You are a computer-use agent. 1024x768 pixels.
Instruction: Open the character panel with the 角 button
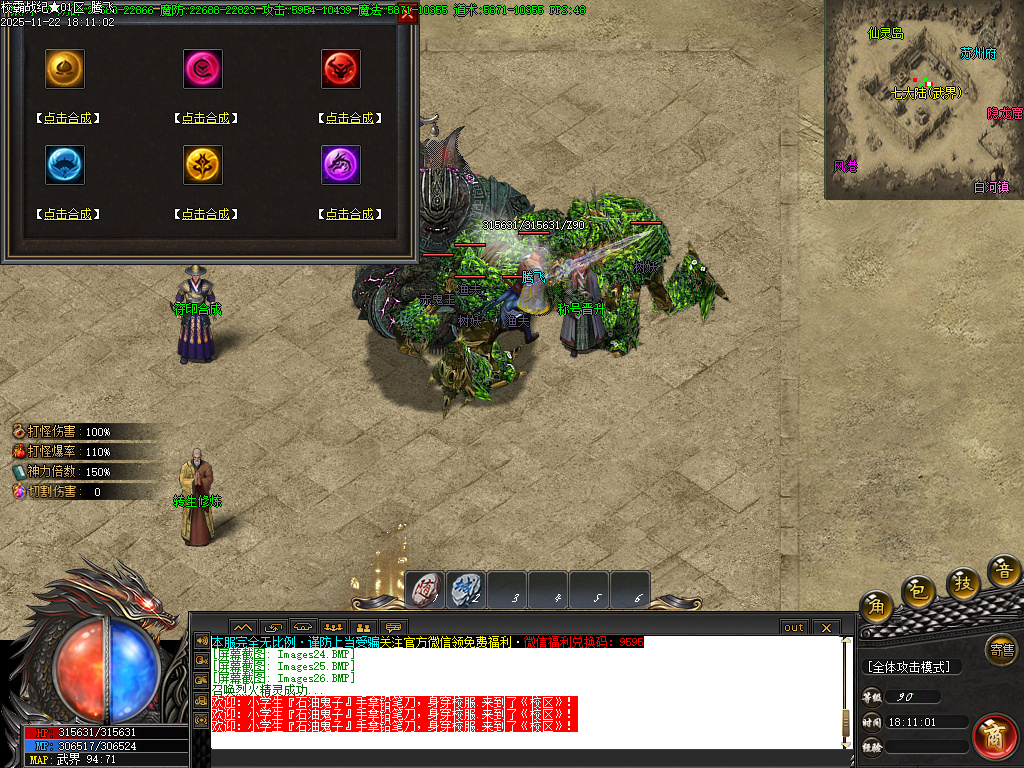[x=876, y=605]
